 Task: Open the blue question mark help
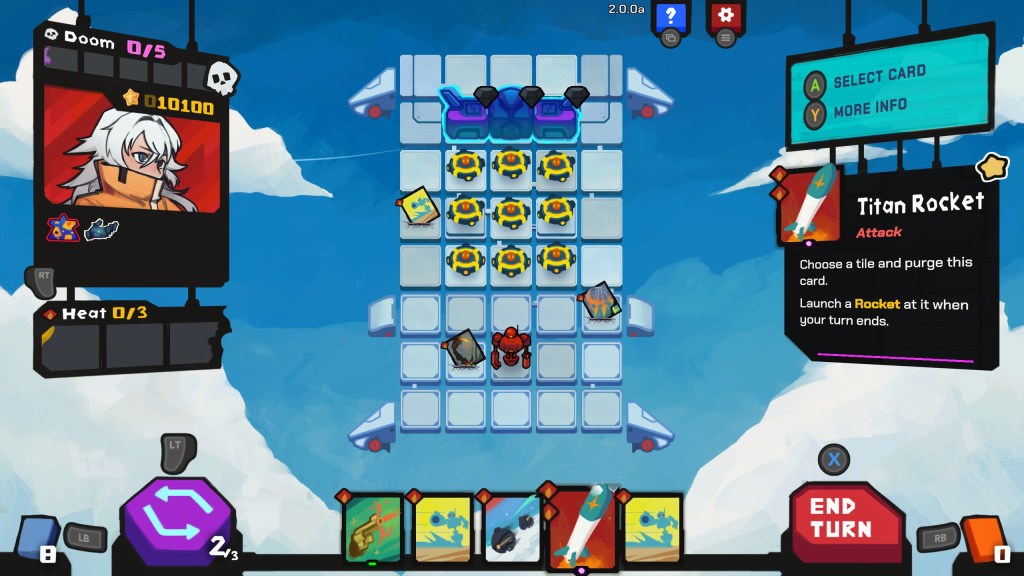(x=670, y=16)
